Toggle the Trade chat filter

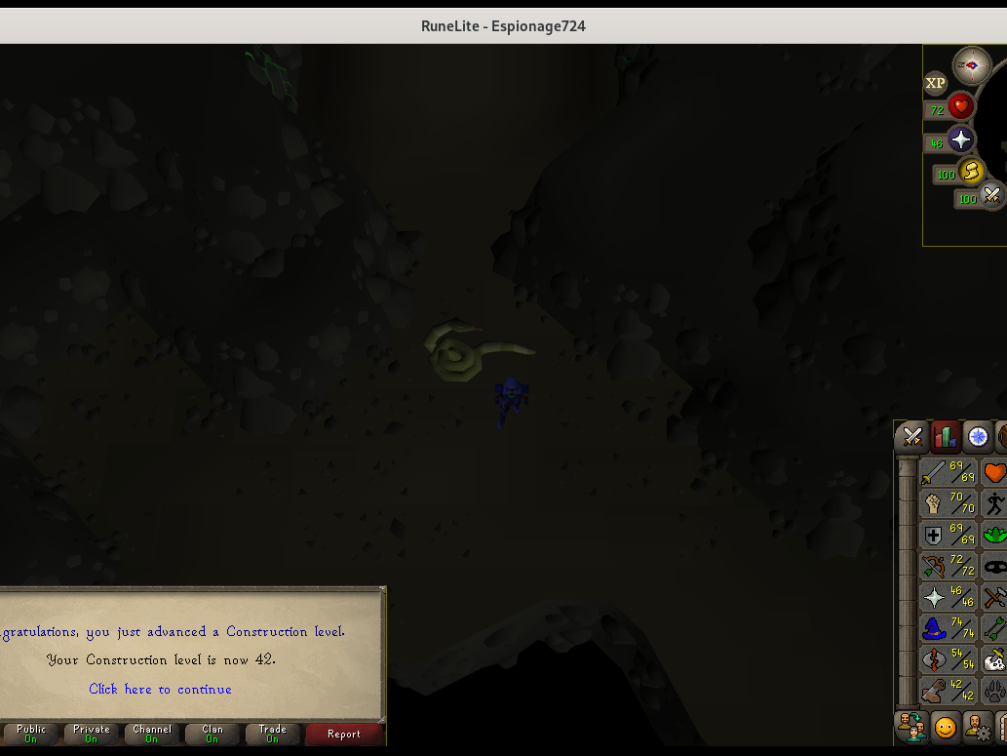(272, 734)
